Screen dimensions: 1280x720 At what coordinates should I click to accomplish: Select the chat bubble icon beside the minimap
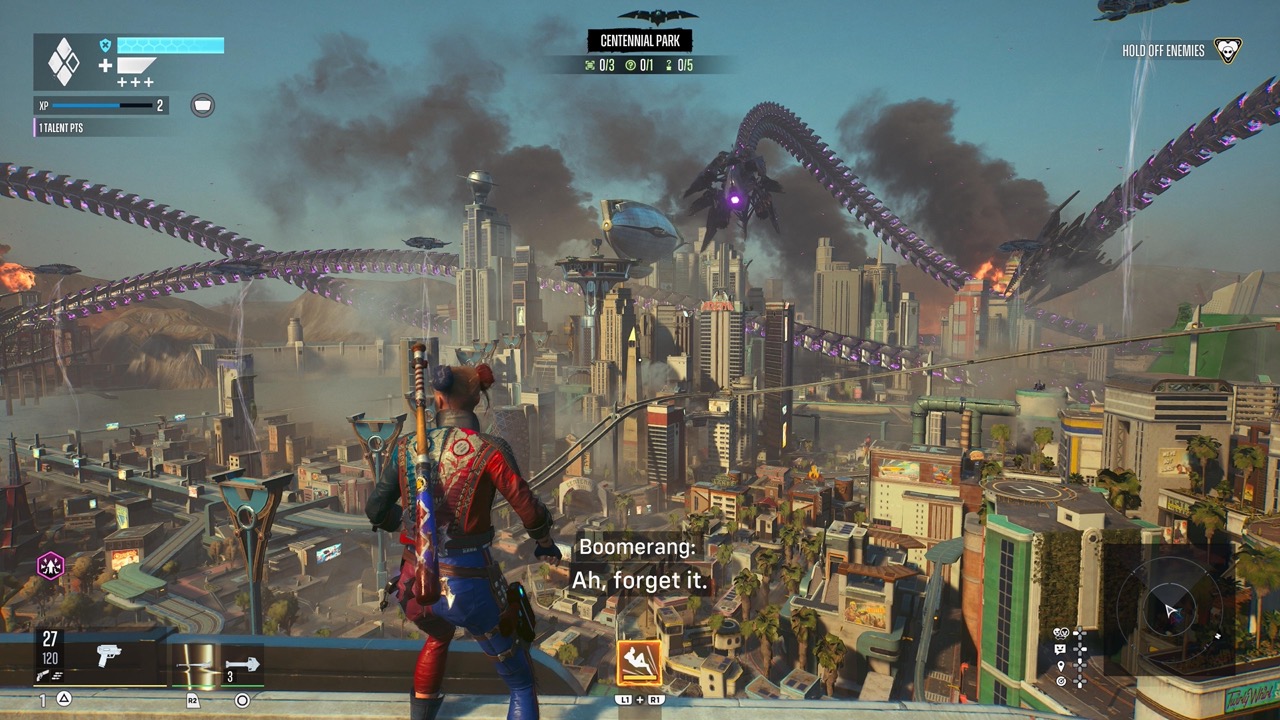click(1060, 648)
